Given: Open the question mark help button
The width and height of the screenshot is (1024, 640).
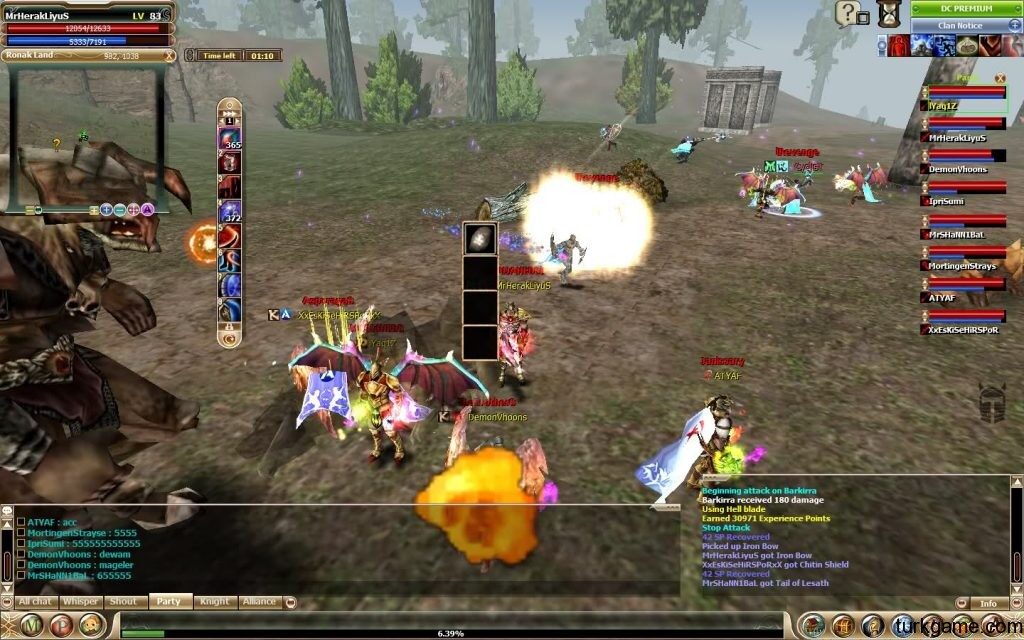Looking at the screenshot, I should [x=846, y=12].
